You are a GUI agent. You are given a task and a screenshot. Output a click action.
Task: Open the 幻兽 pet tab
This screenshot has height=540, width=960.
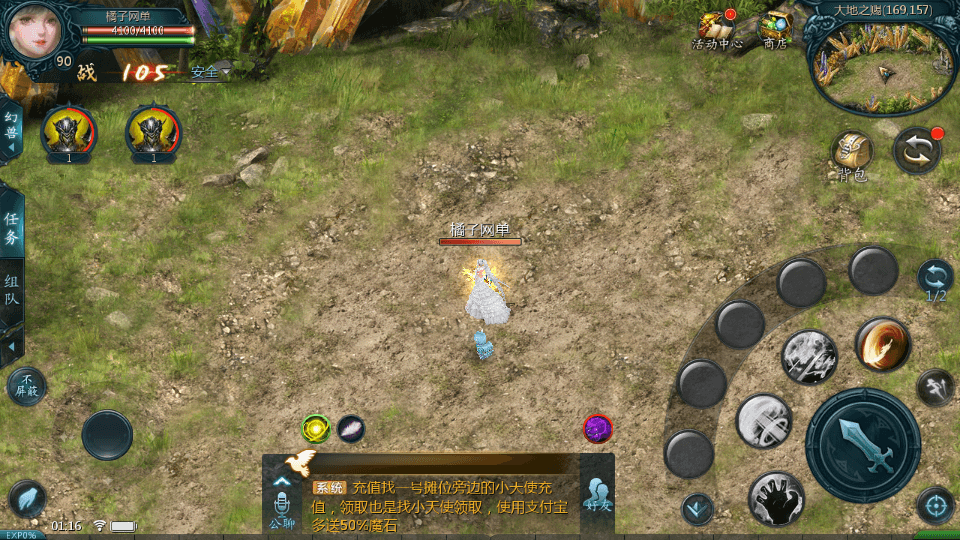12,130
